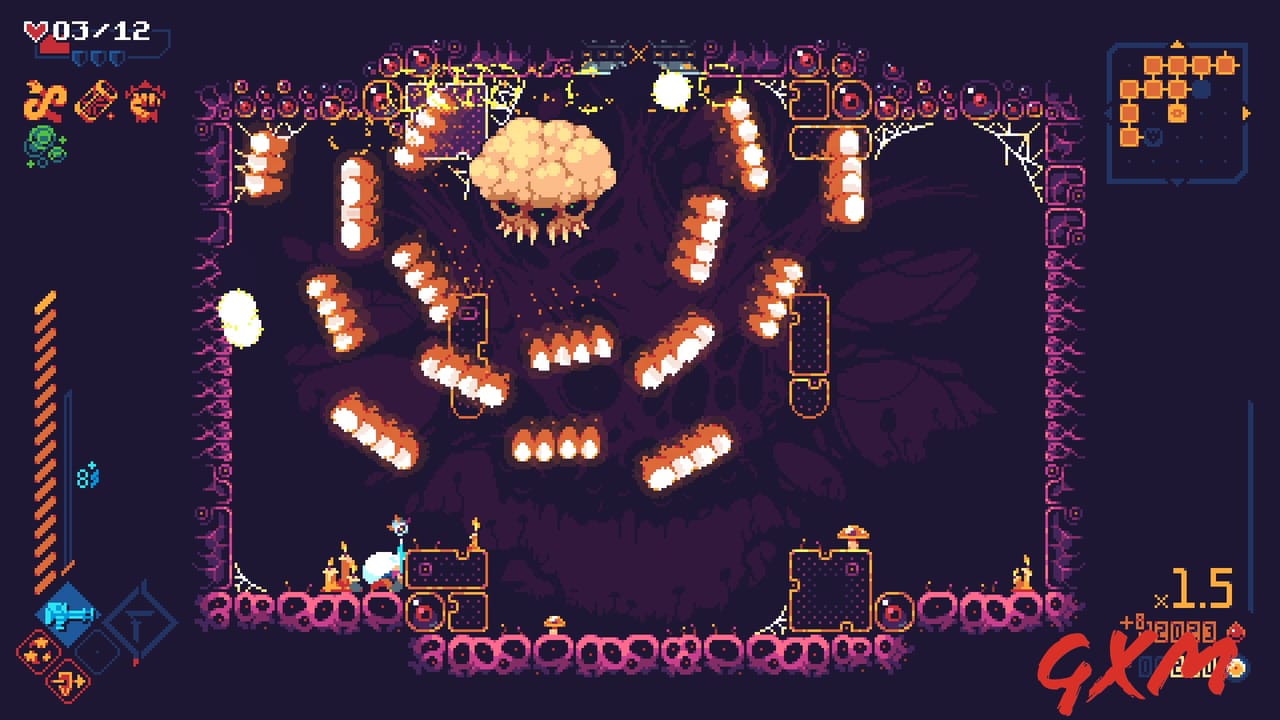Click the 03/12 health counter
The image size is (1280, 720).
click(x=100, y=29)
